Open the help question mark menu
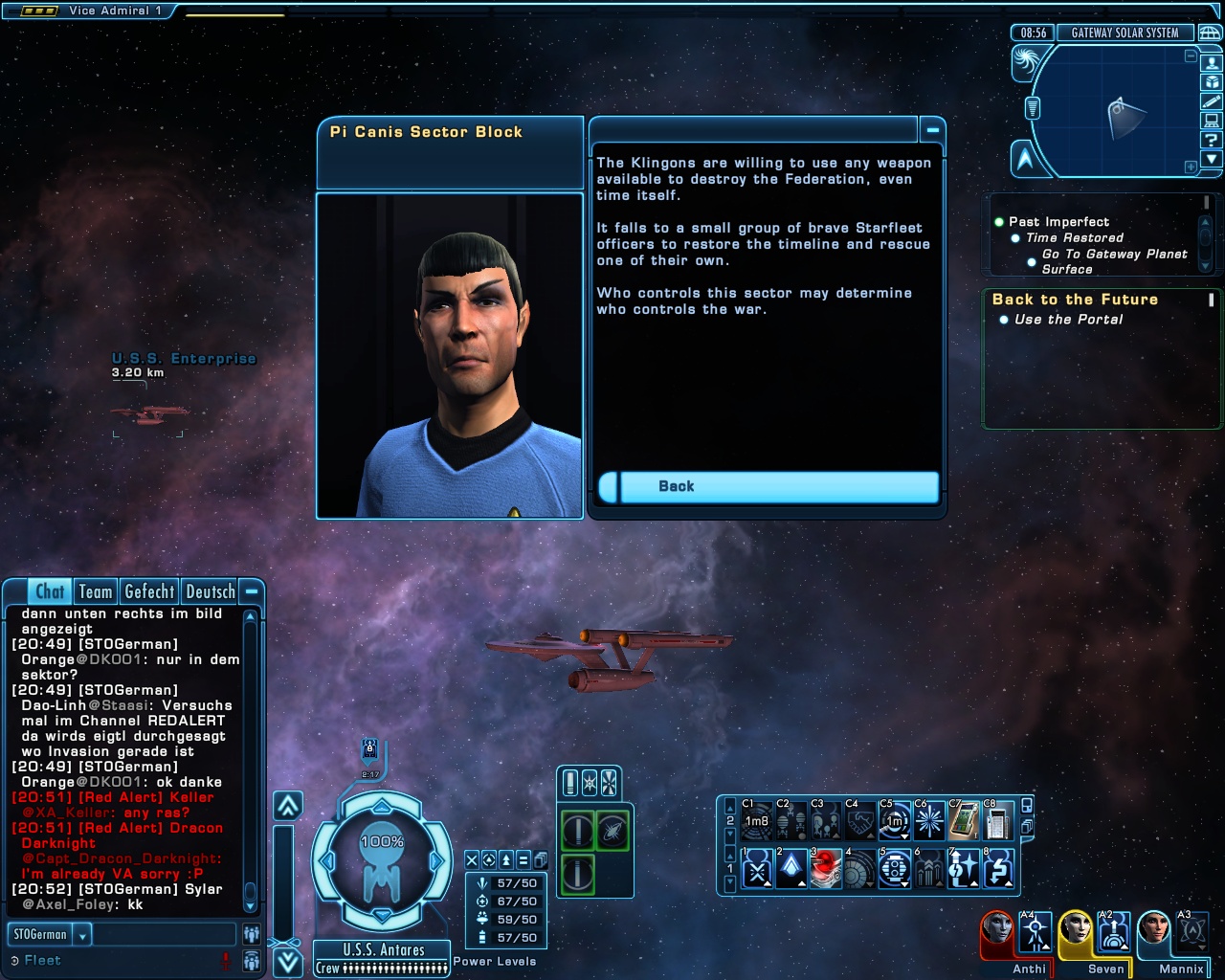Viewport: 1225px width, 980px height. pyautogui.click(x=1212, y=140)
